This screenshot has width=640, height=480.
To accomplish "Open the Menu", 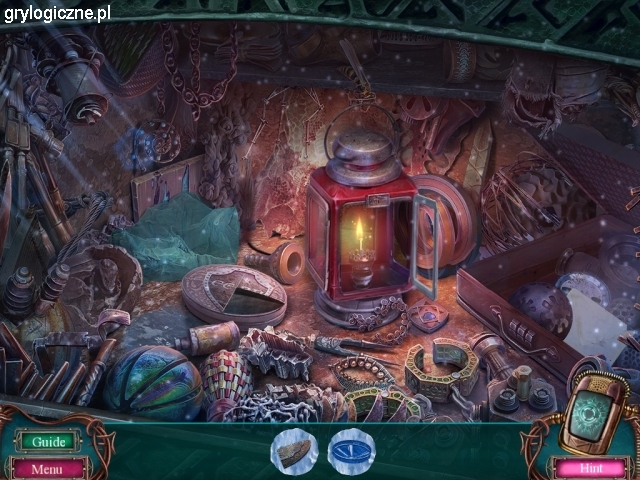I will (47, 467).
